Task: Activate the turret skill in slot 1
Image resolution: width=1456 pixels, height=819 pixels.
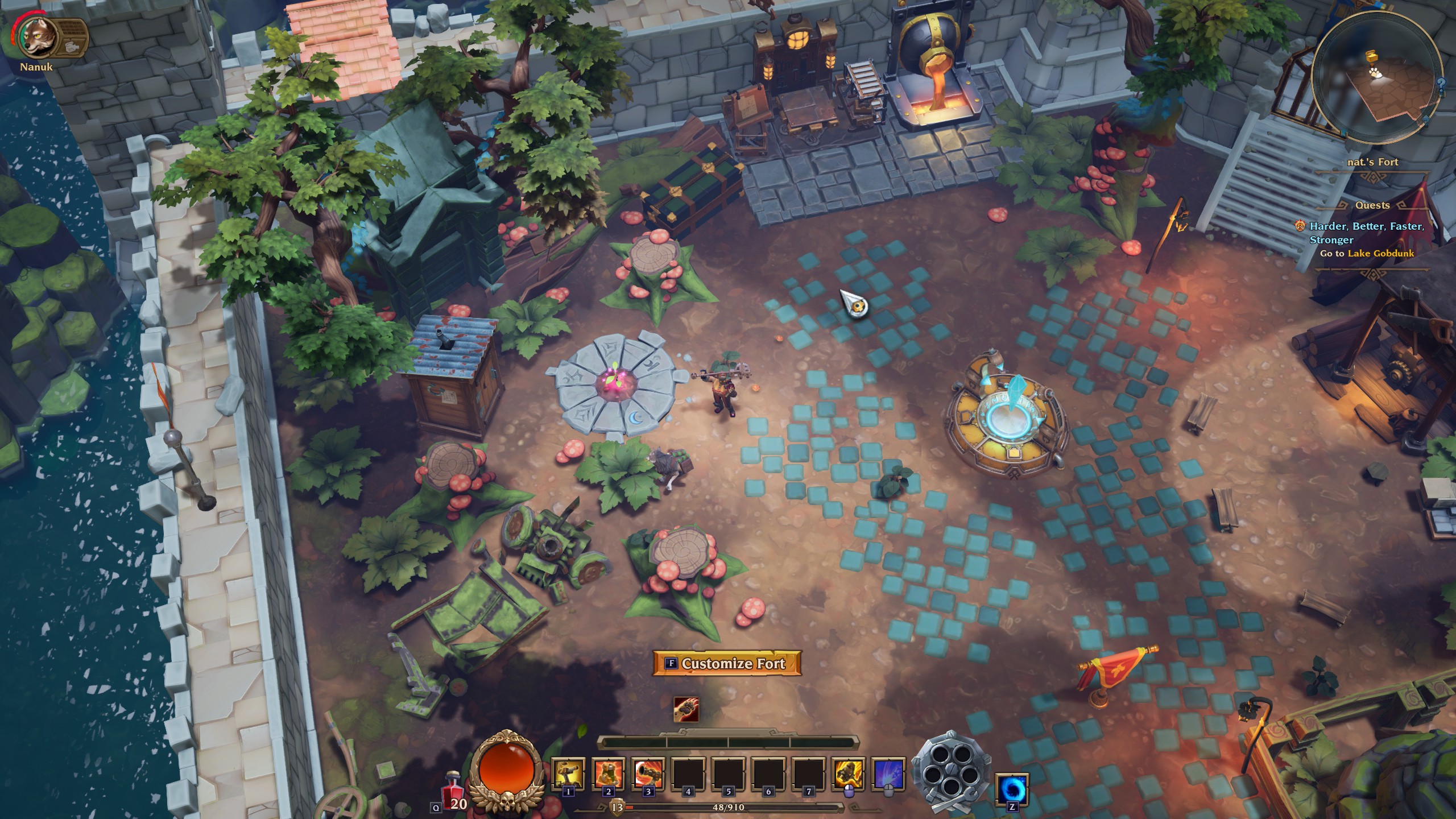Action: [568, 773]
